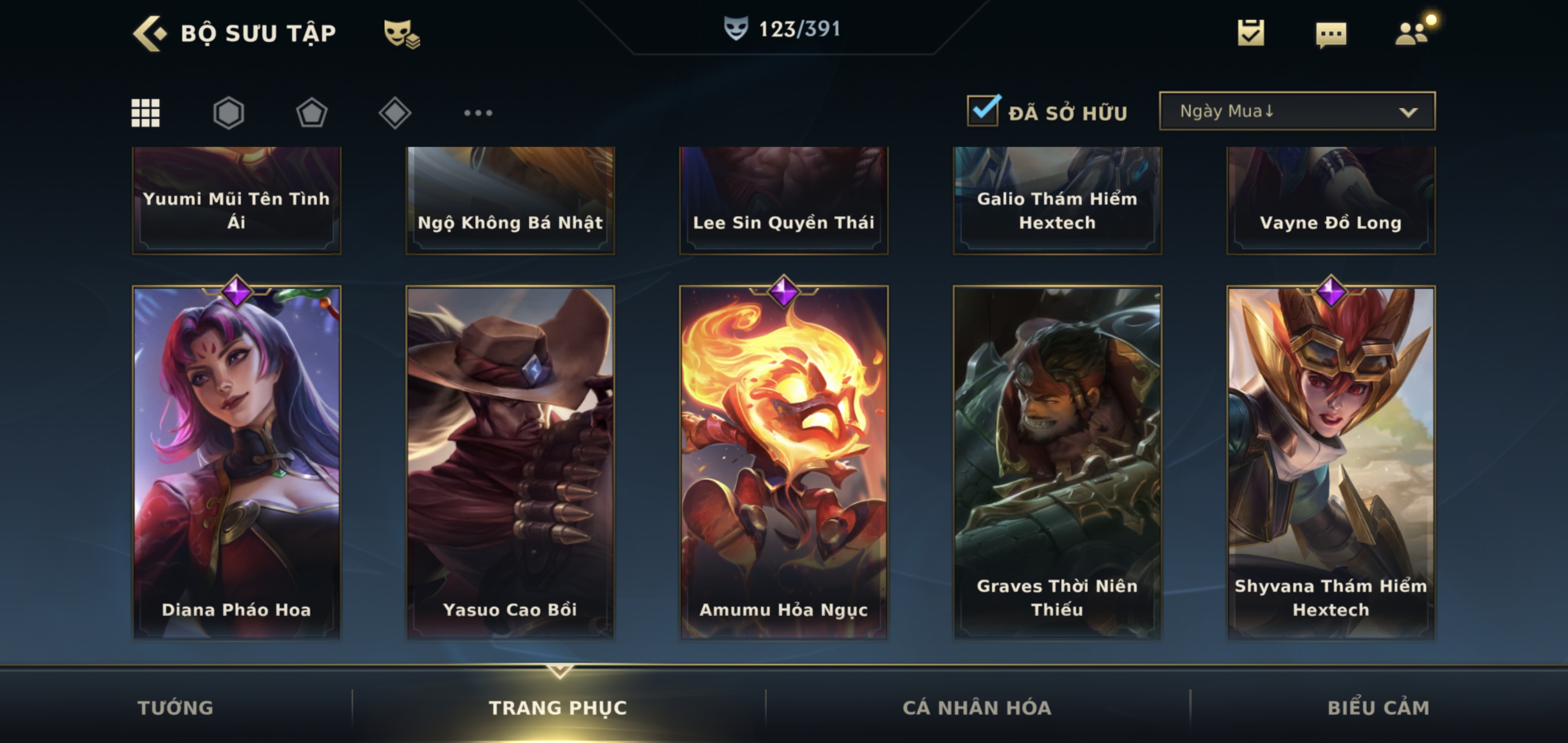Image resolution: width=1568 pixels, height=743 pixels.
Task: Go back from Bộ Sưu Tập
Action: [x=149, y=33]
